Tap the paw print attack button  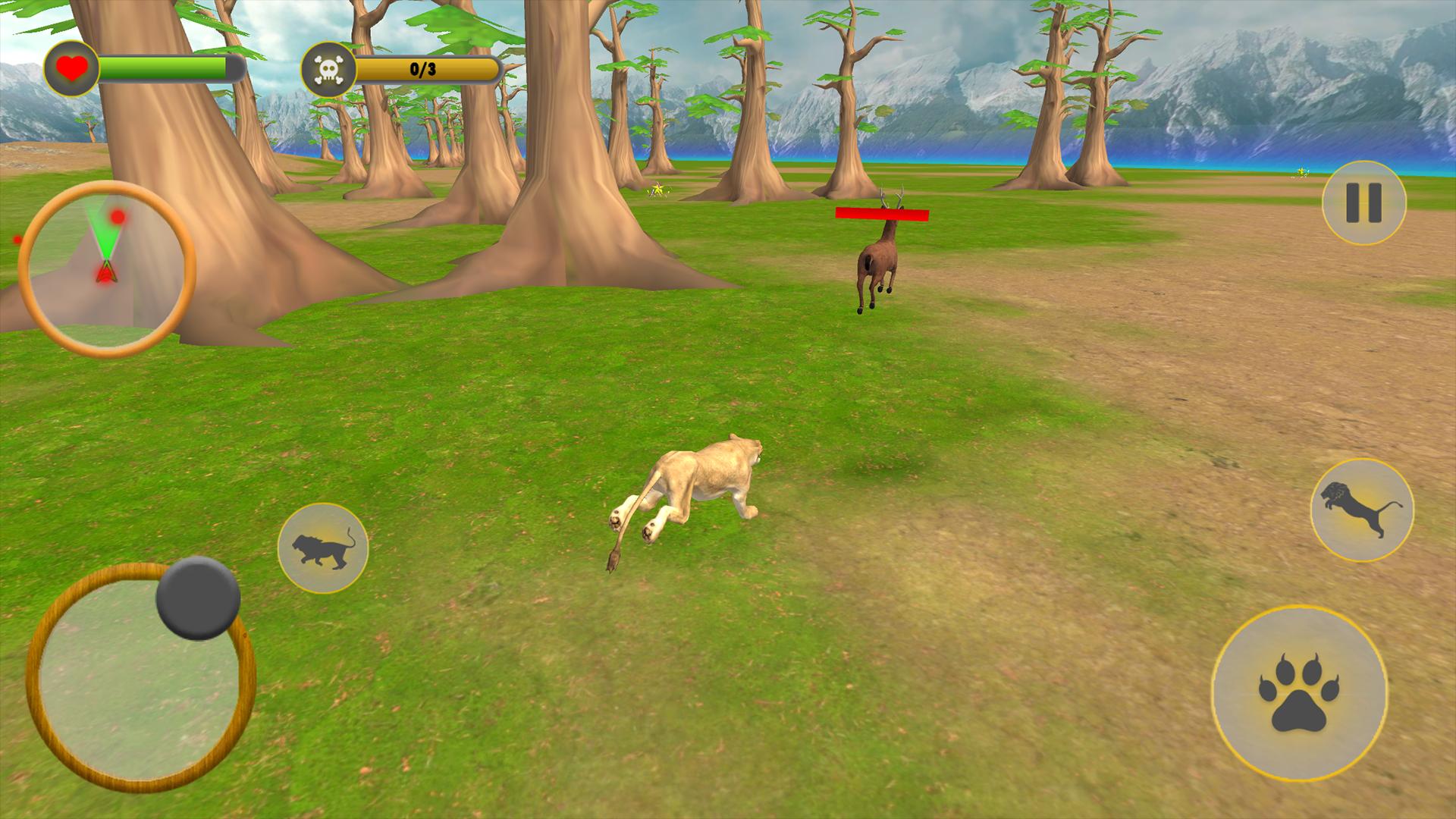coord(1299,693)
